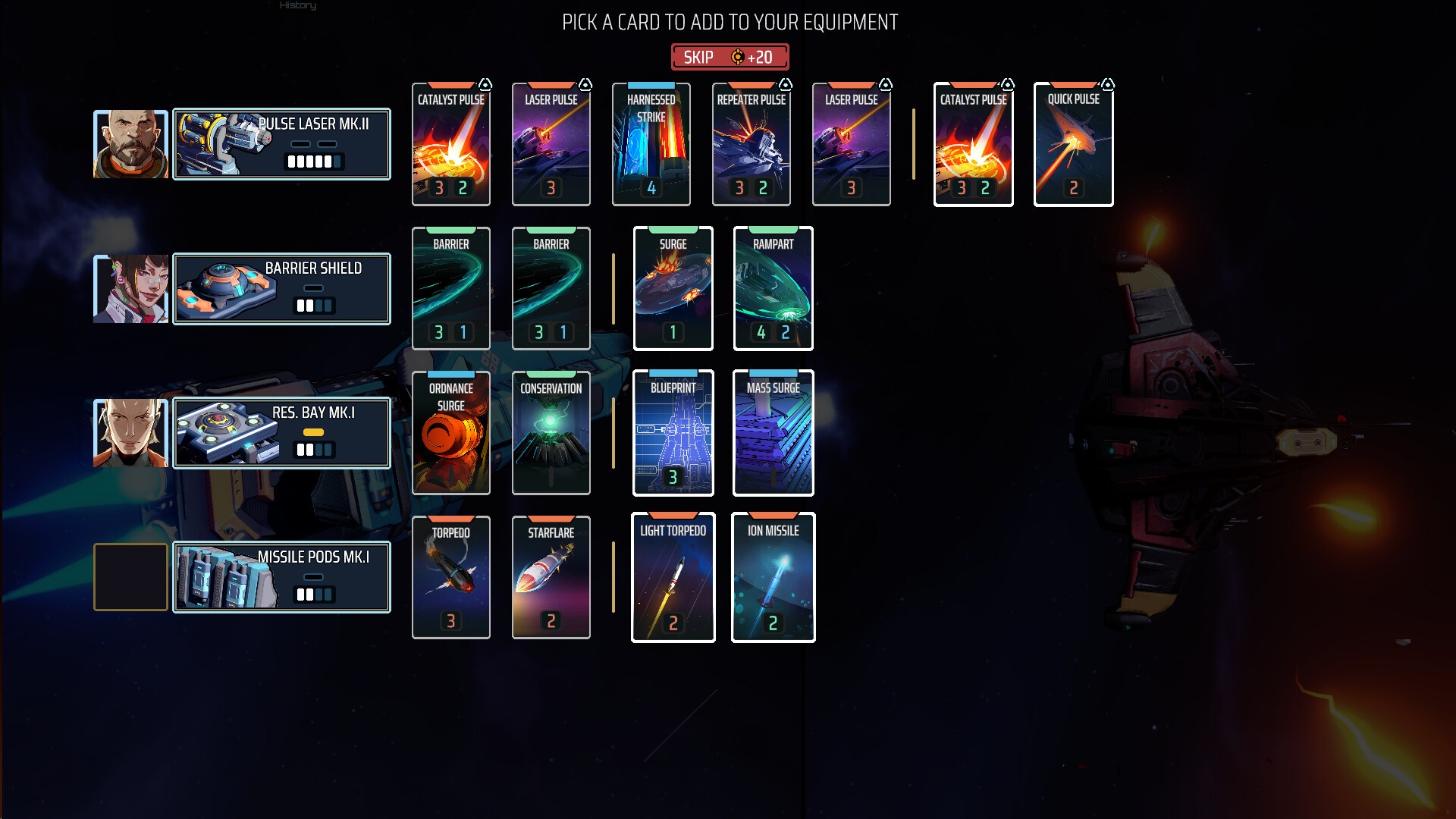Add the Blueprint card
Image resolution: width=1456 pixels, height=819 pixels.
point(673,433)
